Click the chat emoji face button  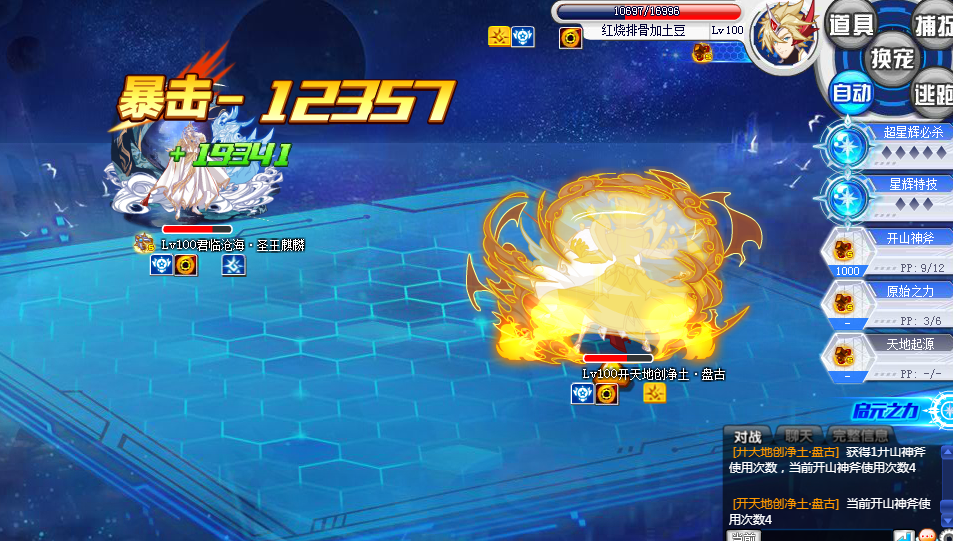tap(926, 536)
